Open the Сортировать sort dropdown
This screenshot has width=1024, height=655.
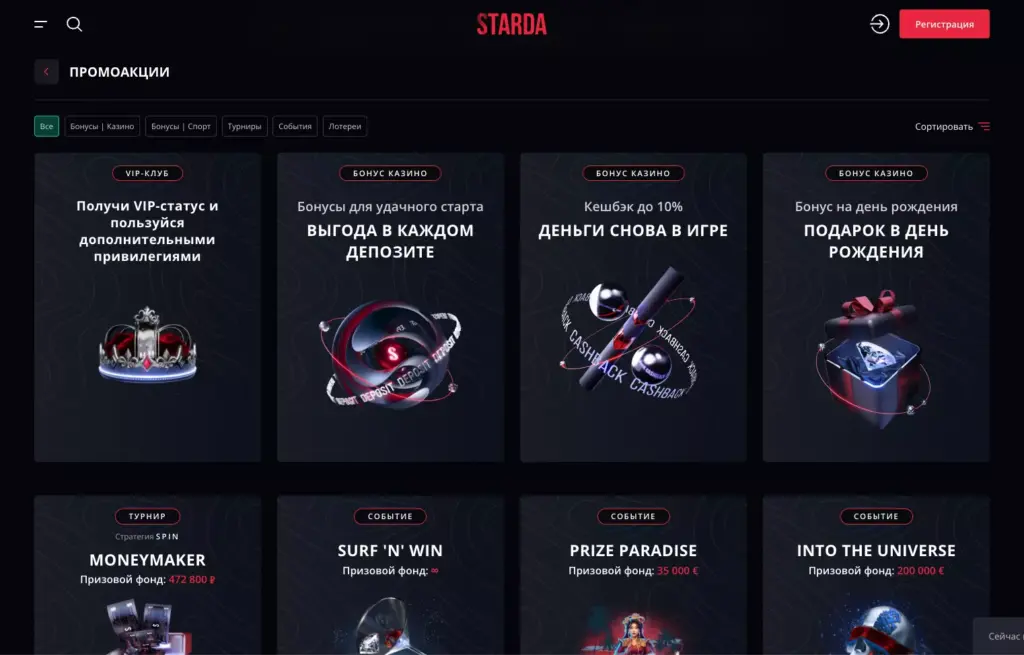click(x=951, y=127)
